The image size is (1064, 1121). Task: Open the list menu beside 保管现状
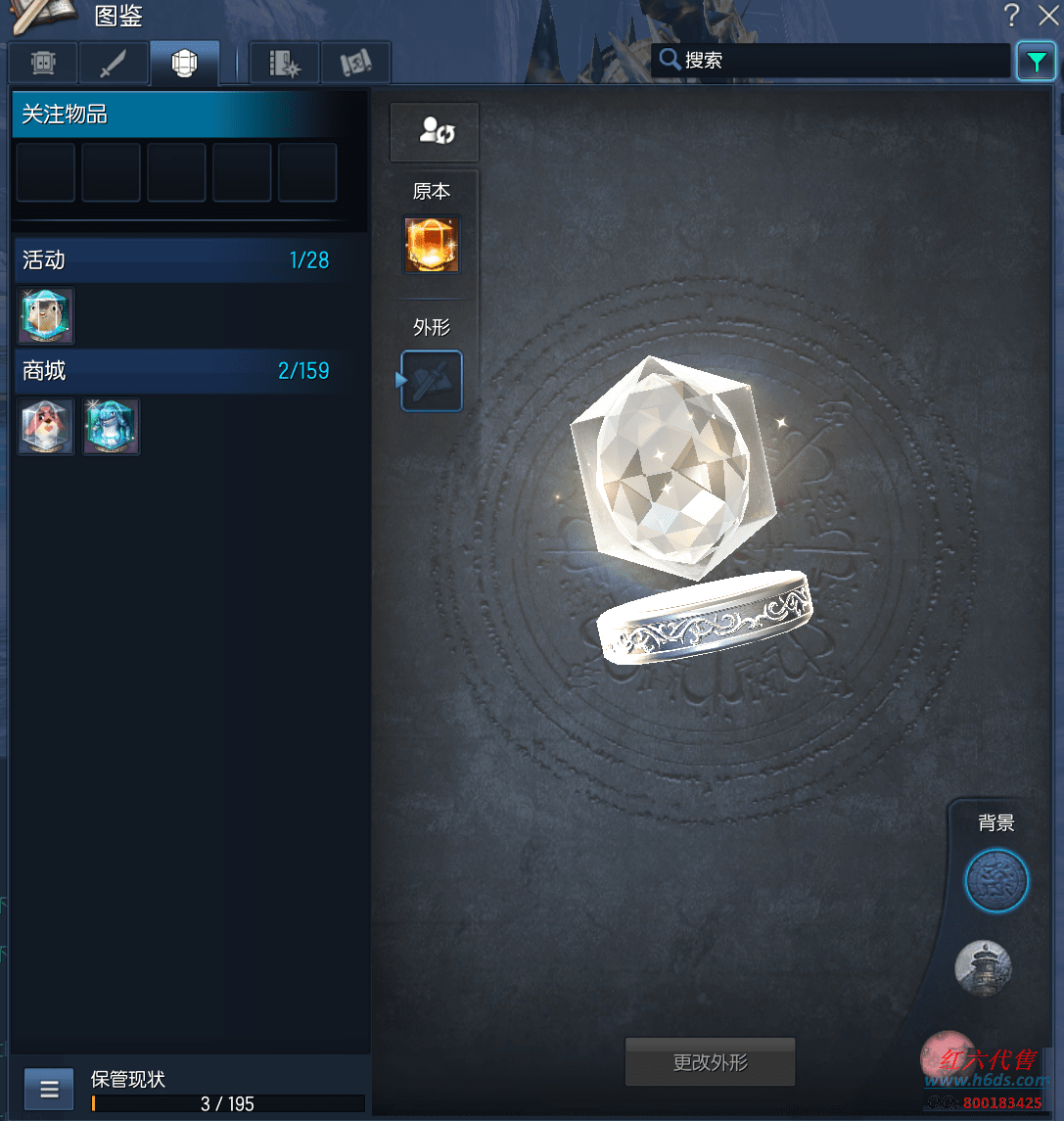coord(49,1089)
